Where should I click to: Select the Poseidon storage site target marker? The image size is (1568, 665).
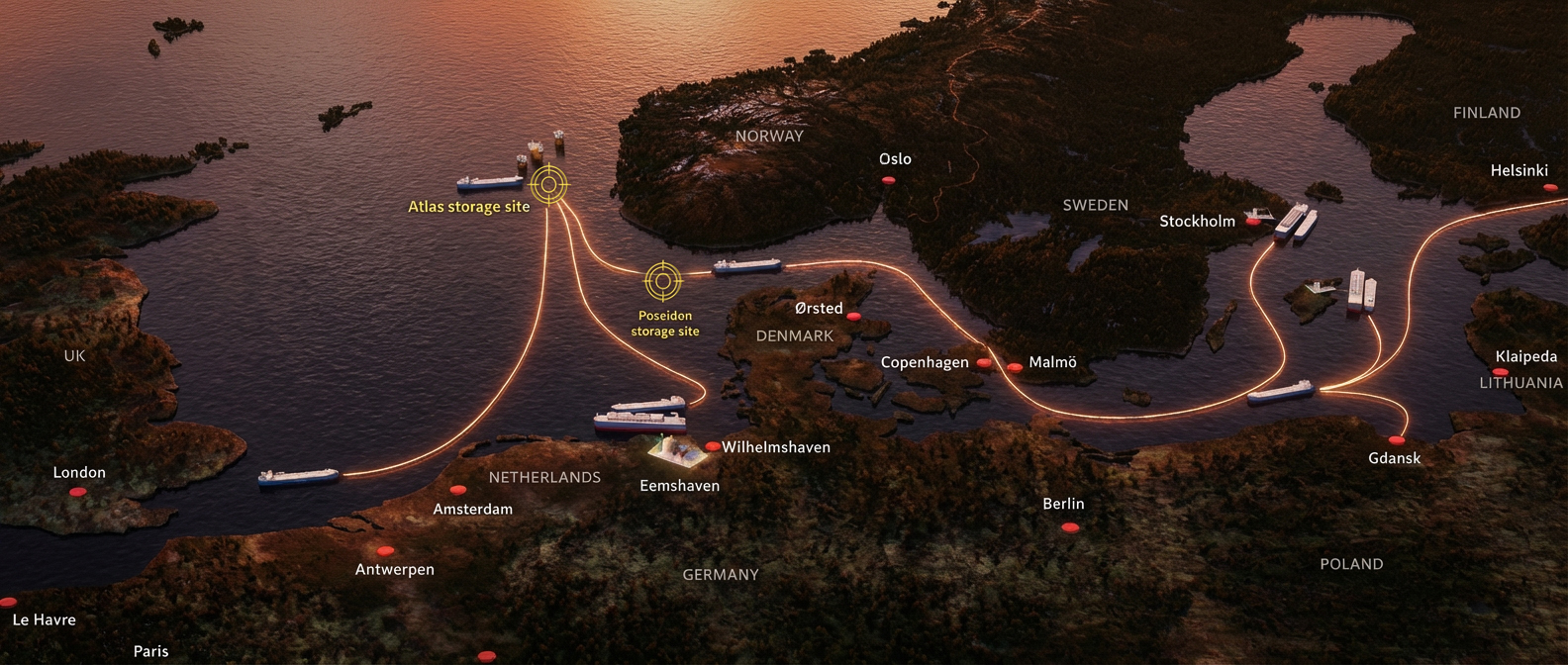tap(663, 281)
